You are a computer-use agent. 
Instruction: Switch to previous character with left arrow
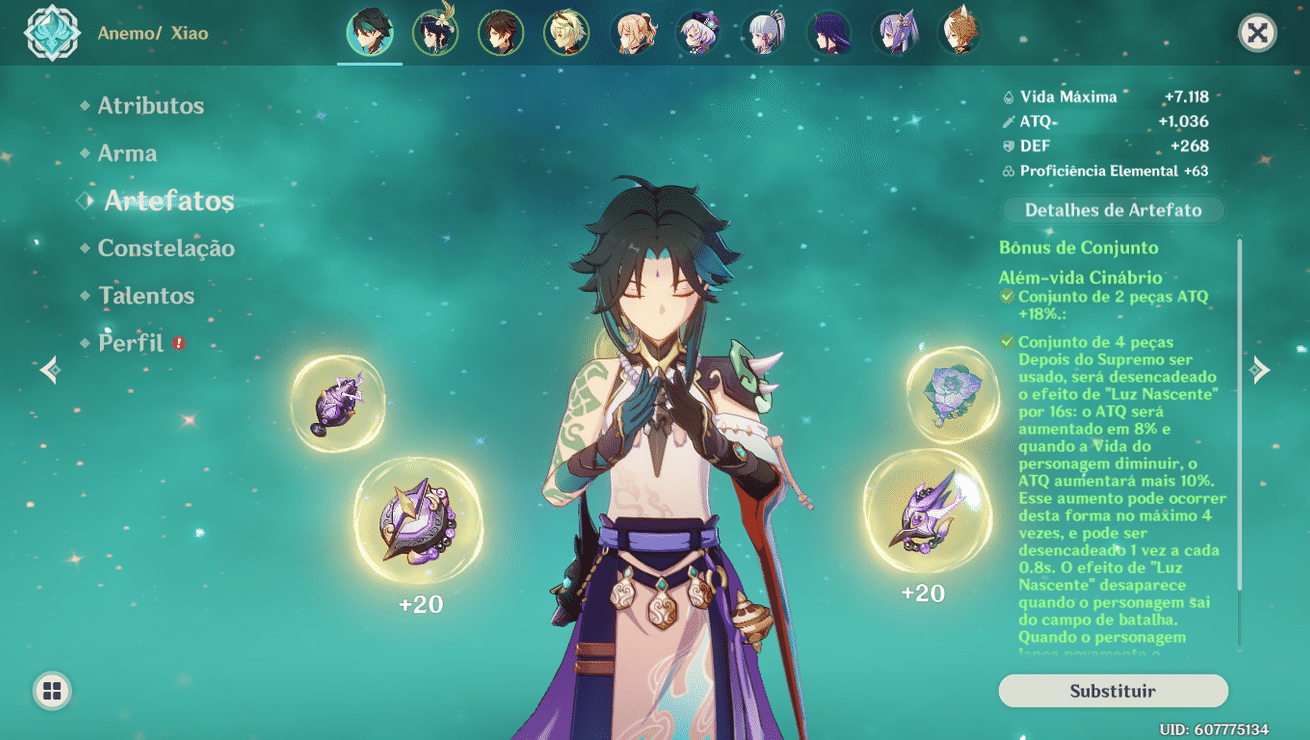pyautogui.click(x=50, y=370)
